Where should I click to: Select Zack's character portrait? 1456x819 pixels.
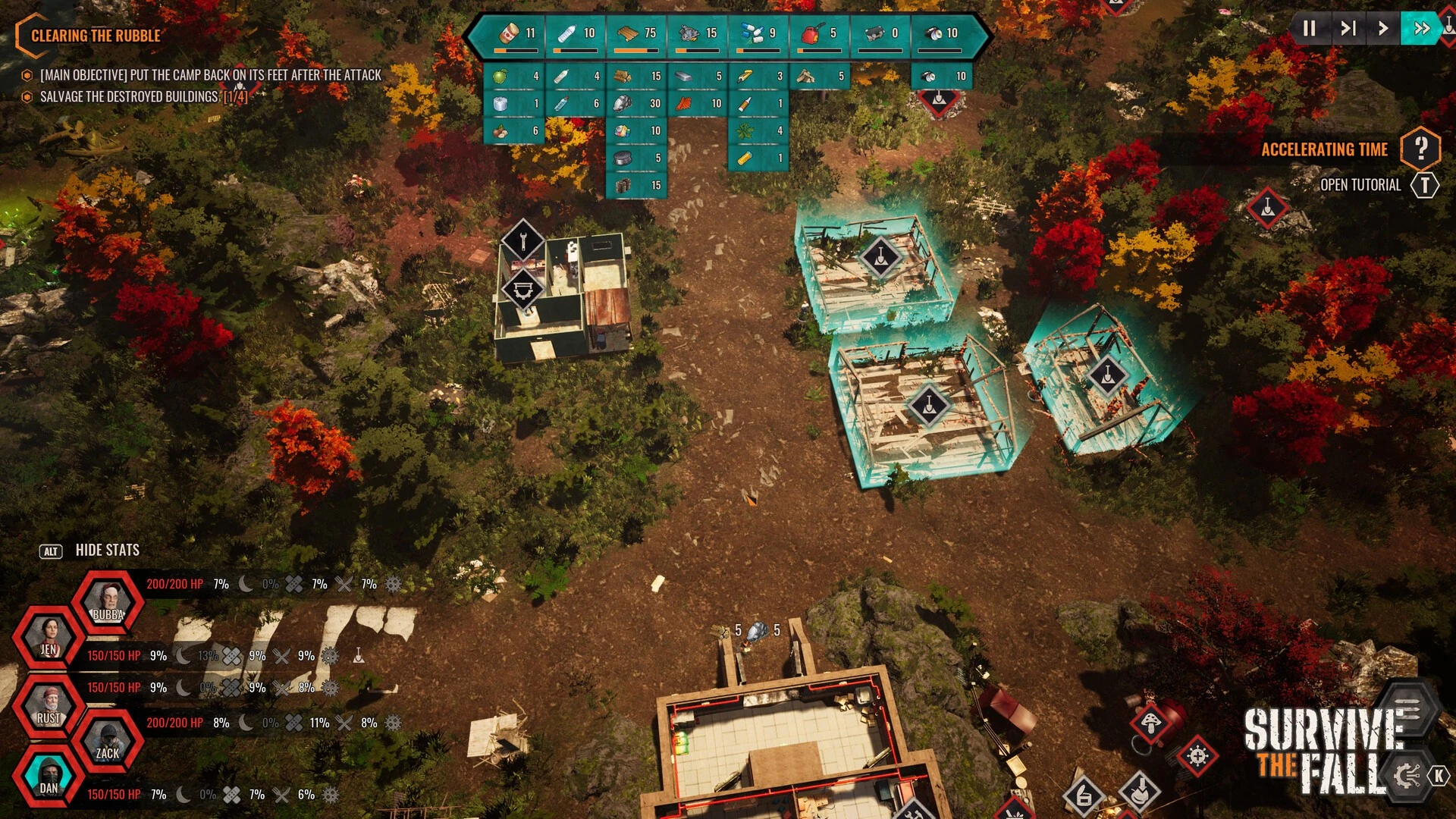108,741
